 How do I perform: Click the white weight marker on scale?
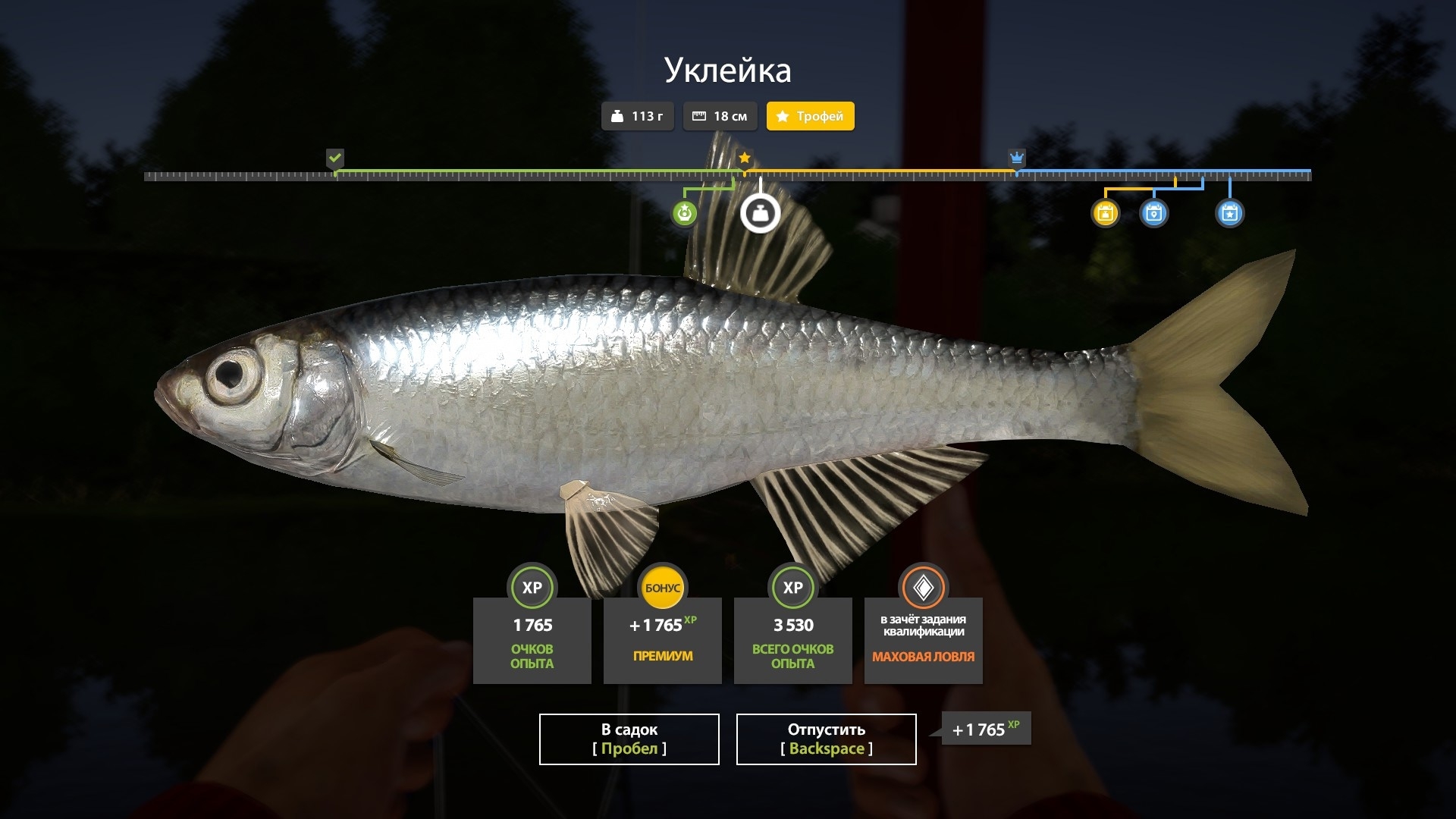click(x=760, y=213)
